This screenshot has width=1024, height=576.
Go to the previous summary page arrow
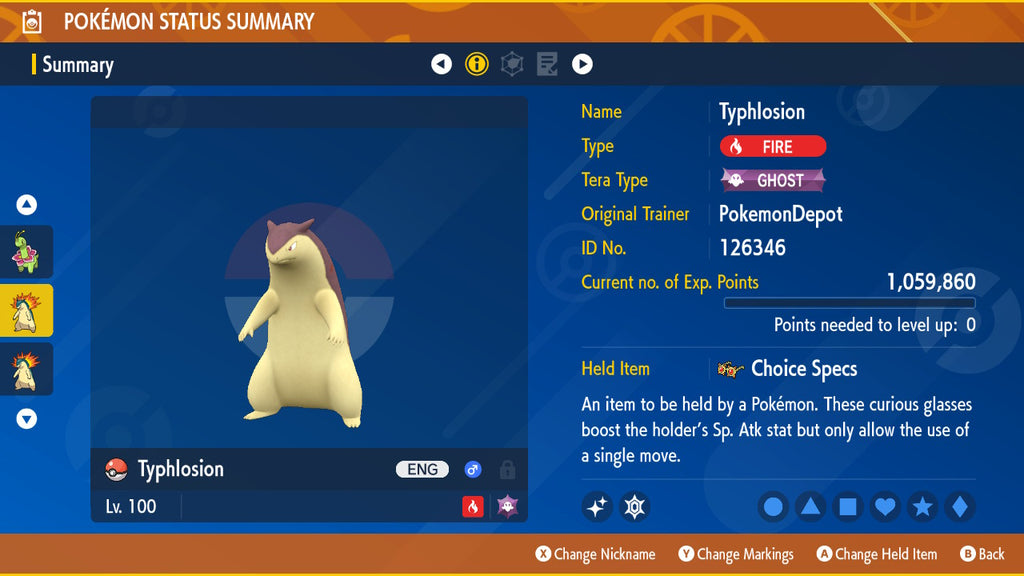[441, 65]
